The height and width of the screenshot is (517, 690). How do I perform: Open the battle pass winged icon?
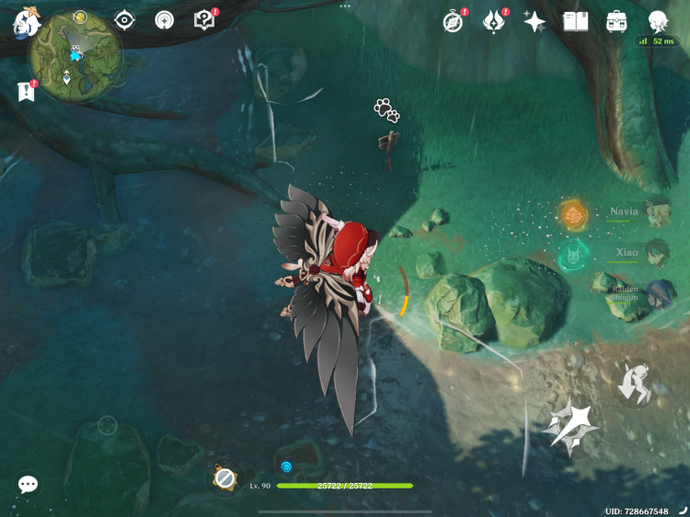click(x=494, y=21)
